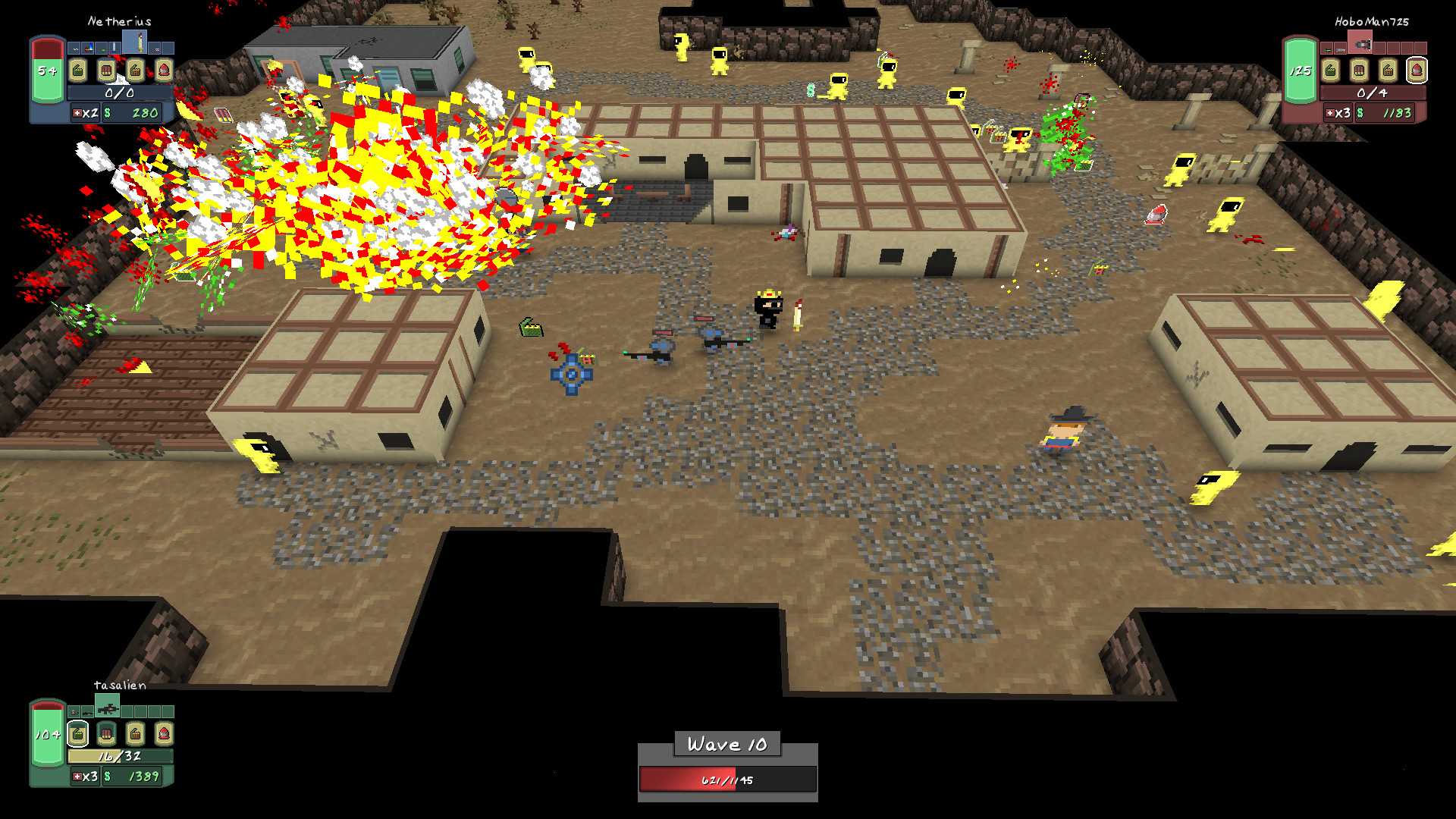Image resolution: width=1456 pixels, height=819 pixels.
Task: Select Netherius's shotgun shells icon
Action: 107,71
